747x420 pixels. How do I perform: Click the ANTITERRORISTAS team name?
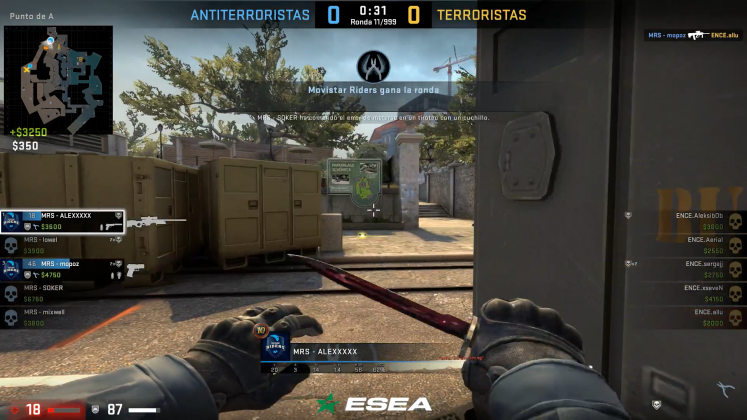[250, 15]
